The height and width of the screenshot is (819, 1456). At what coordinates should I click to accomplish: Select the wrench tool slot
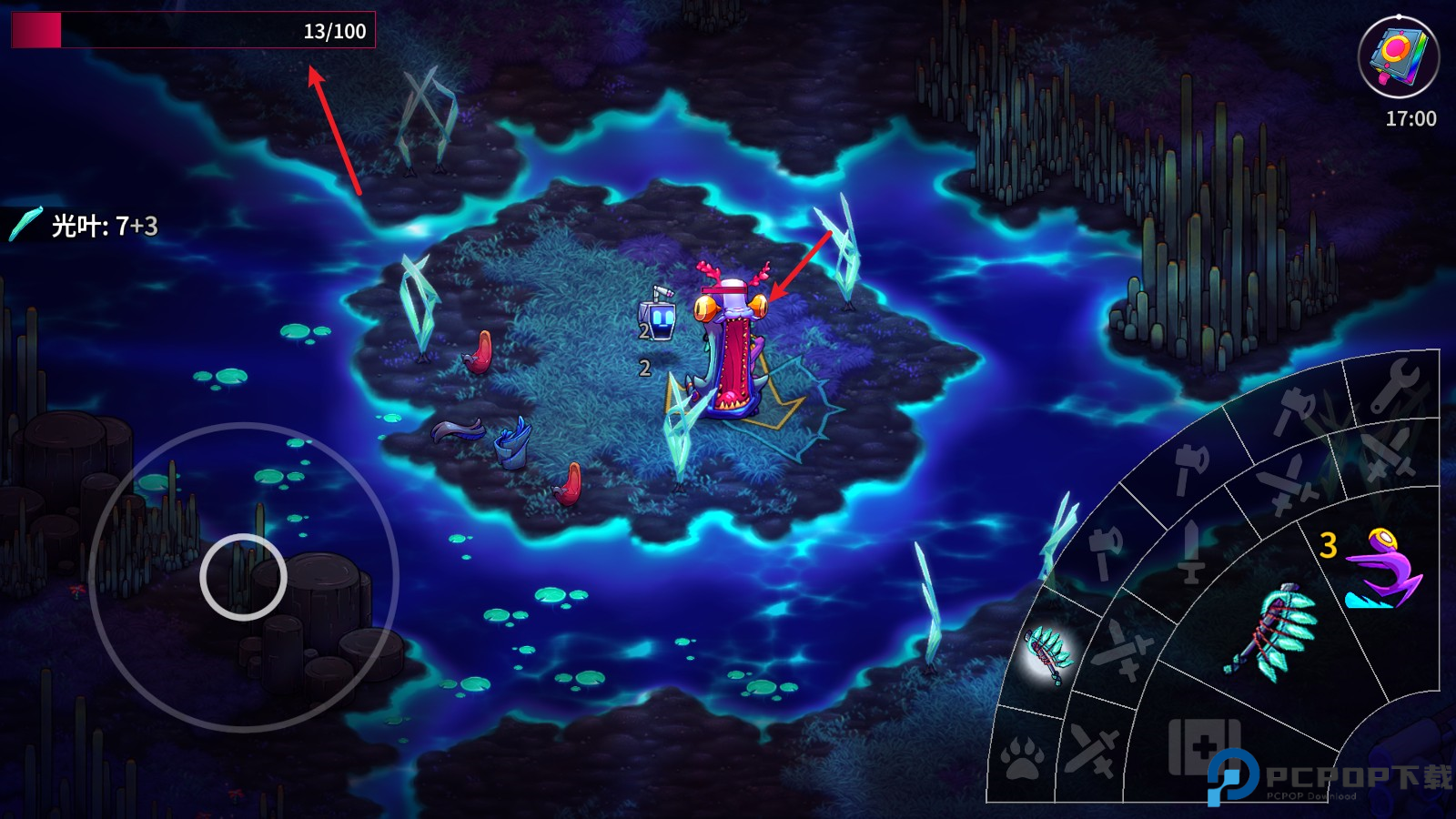[1393, 385]
